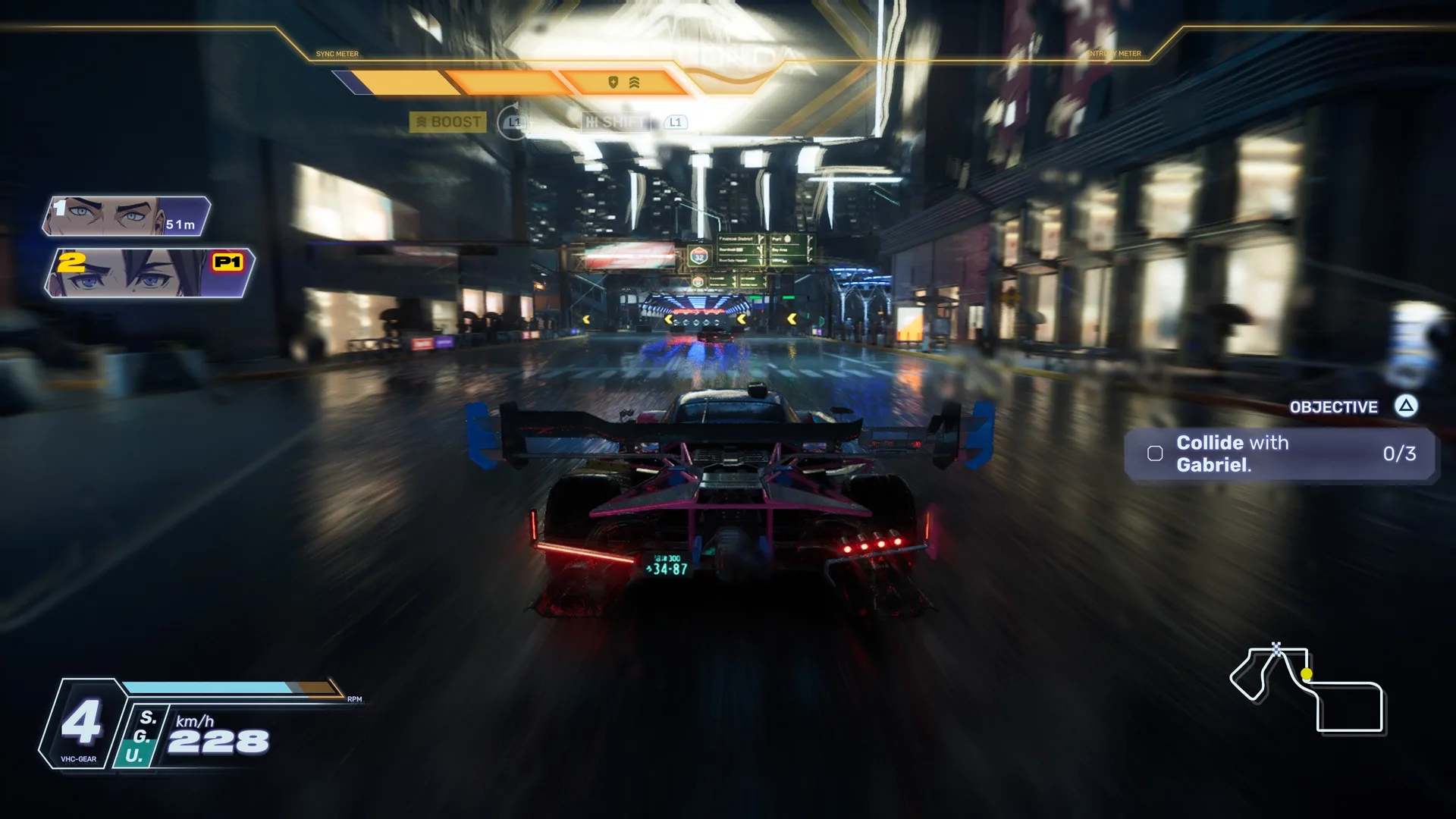1456x819 pixels.
Task: Select the second-place P1 racer portrait
Action: coord(149,273)
